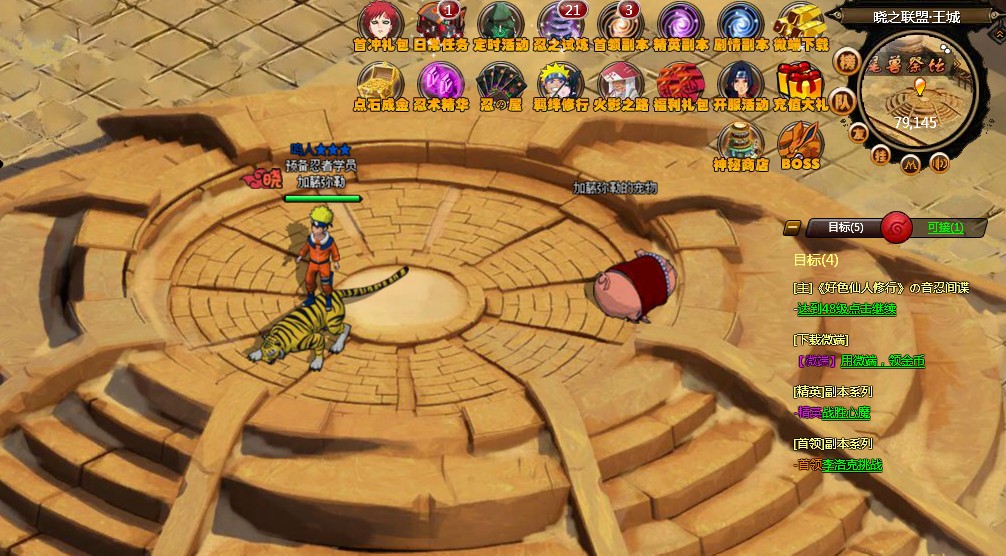The height and width of the screenshot is (556, 1006).
Task: Switch to the 可接(1) available quests tab
Action: click(x=944, y=227)
